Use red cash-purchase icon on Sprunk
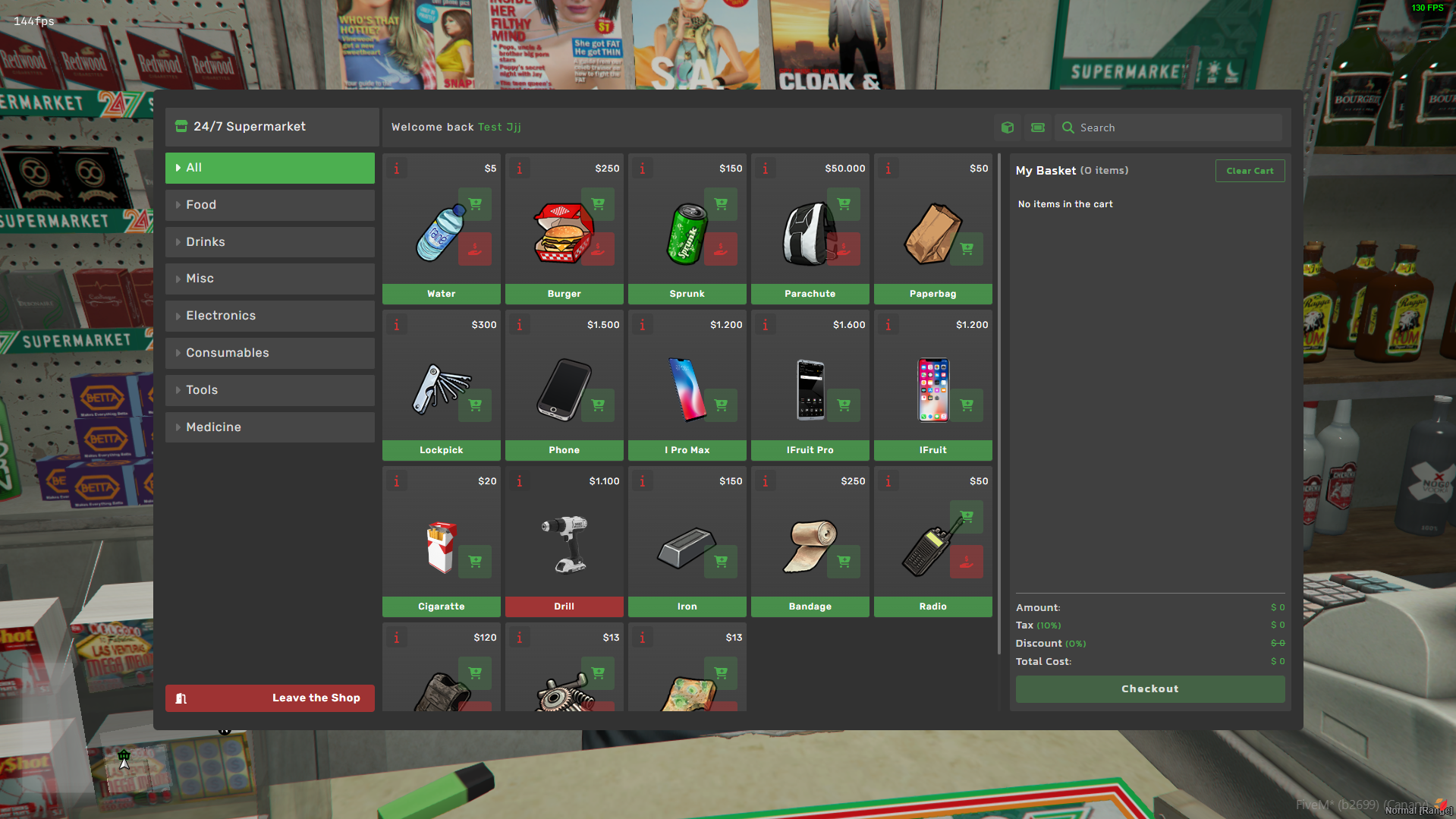1456x819 pixels. click(720, 248)
